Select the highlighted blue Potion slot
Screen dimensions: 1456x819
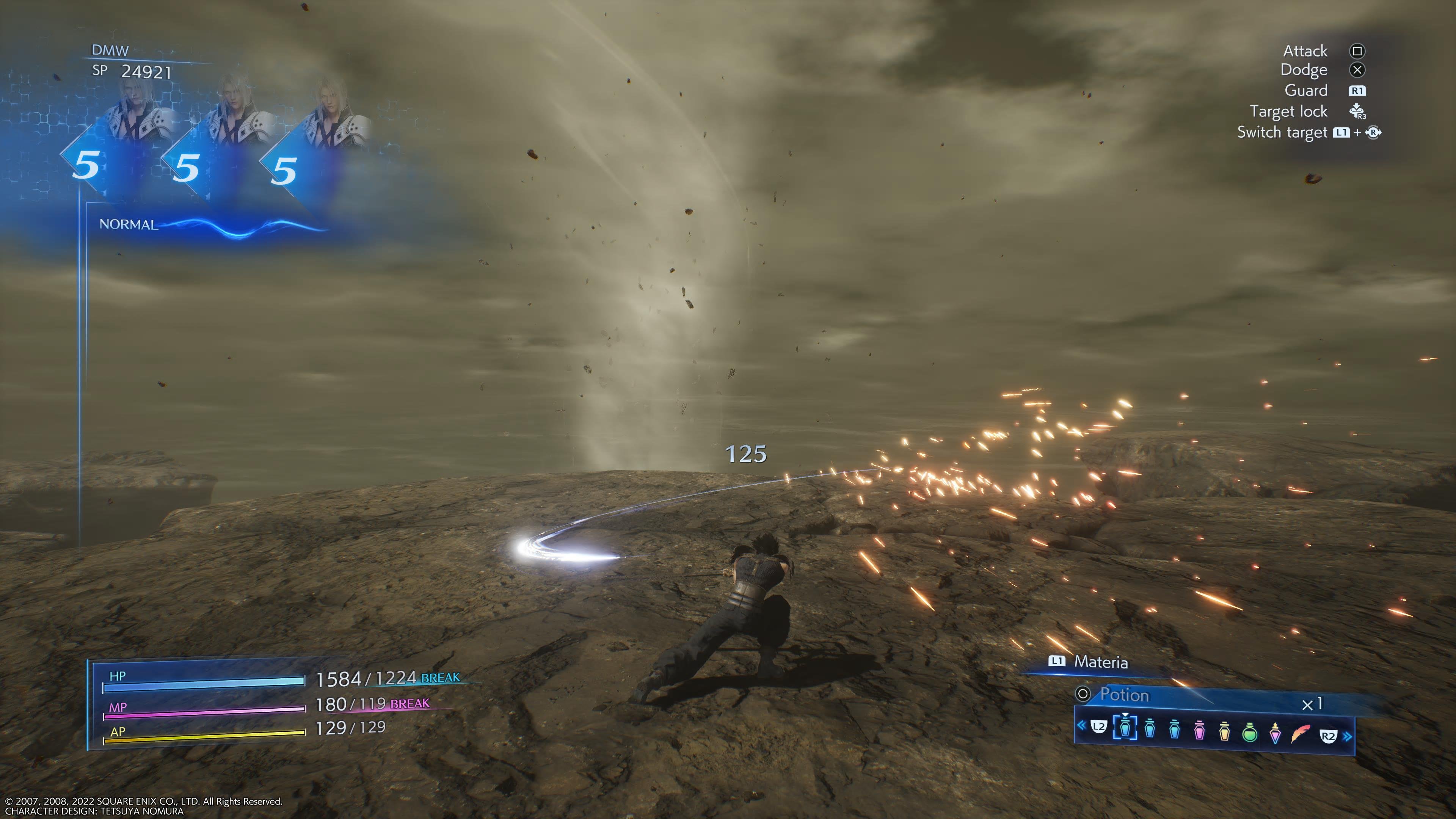coord(1125,728)
